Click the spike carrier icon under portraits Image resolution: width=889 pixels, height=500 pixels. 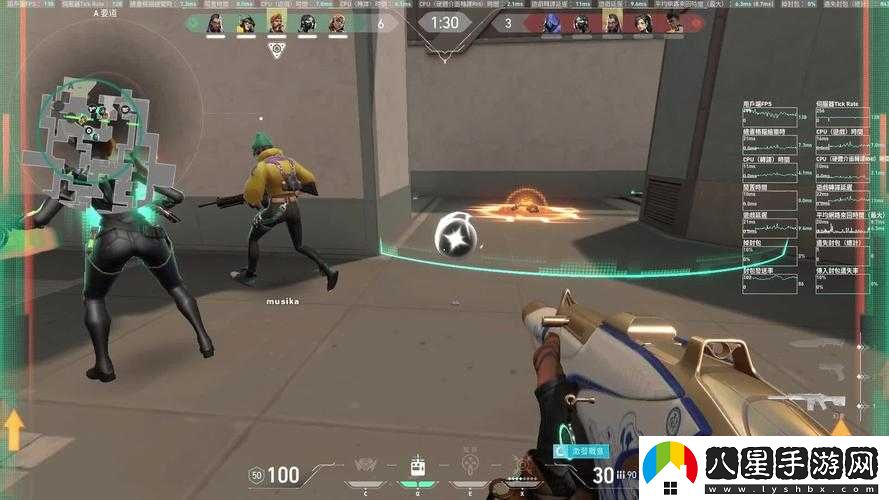click(277, 50)
